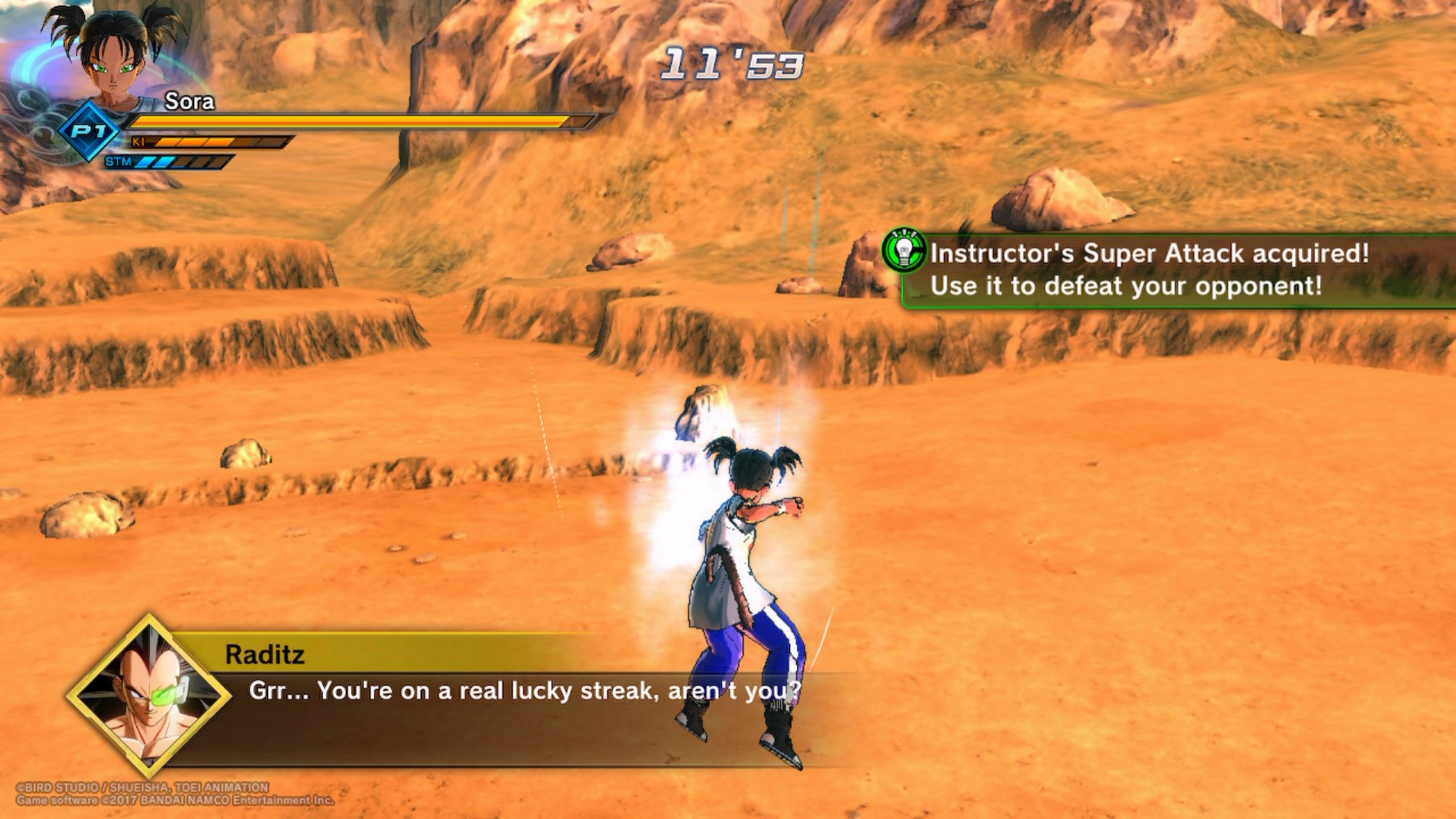Viewport: 1456px width, 819px height.
Task: Open the Instructor's Super Attack notification
Action: 1150,269
